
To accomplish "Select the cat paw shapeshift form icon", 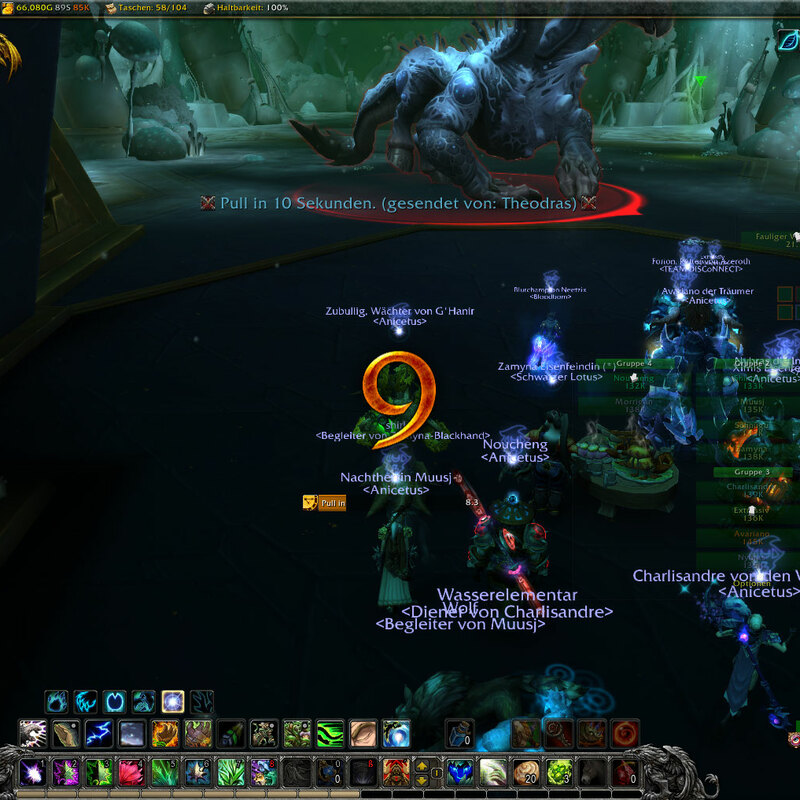I will tap(57, 702).
